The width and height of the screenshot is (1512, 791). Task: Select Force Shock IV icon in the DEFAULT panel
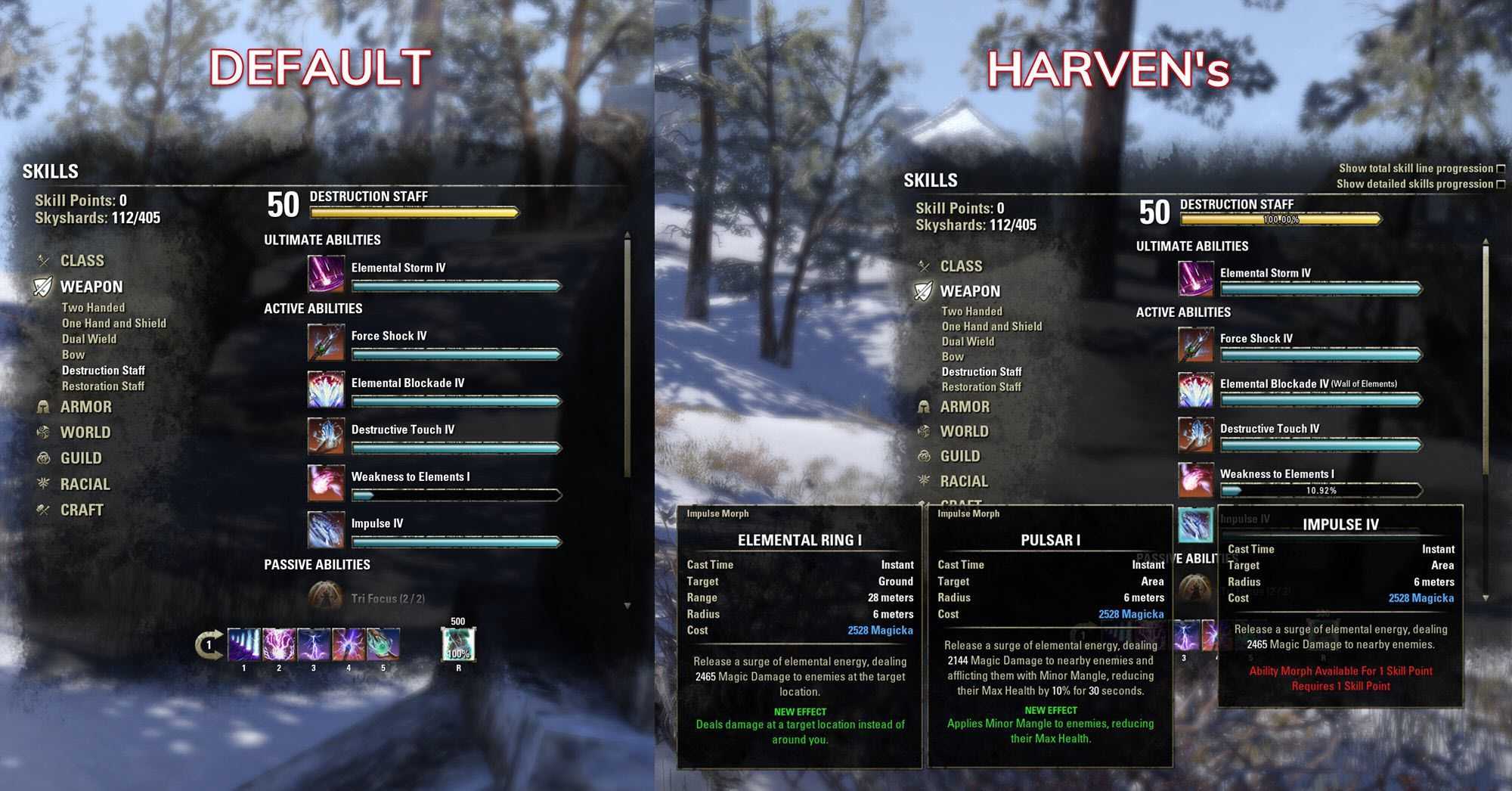pyautogui.click(x=326, y=343)
